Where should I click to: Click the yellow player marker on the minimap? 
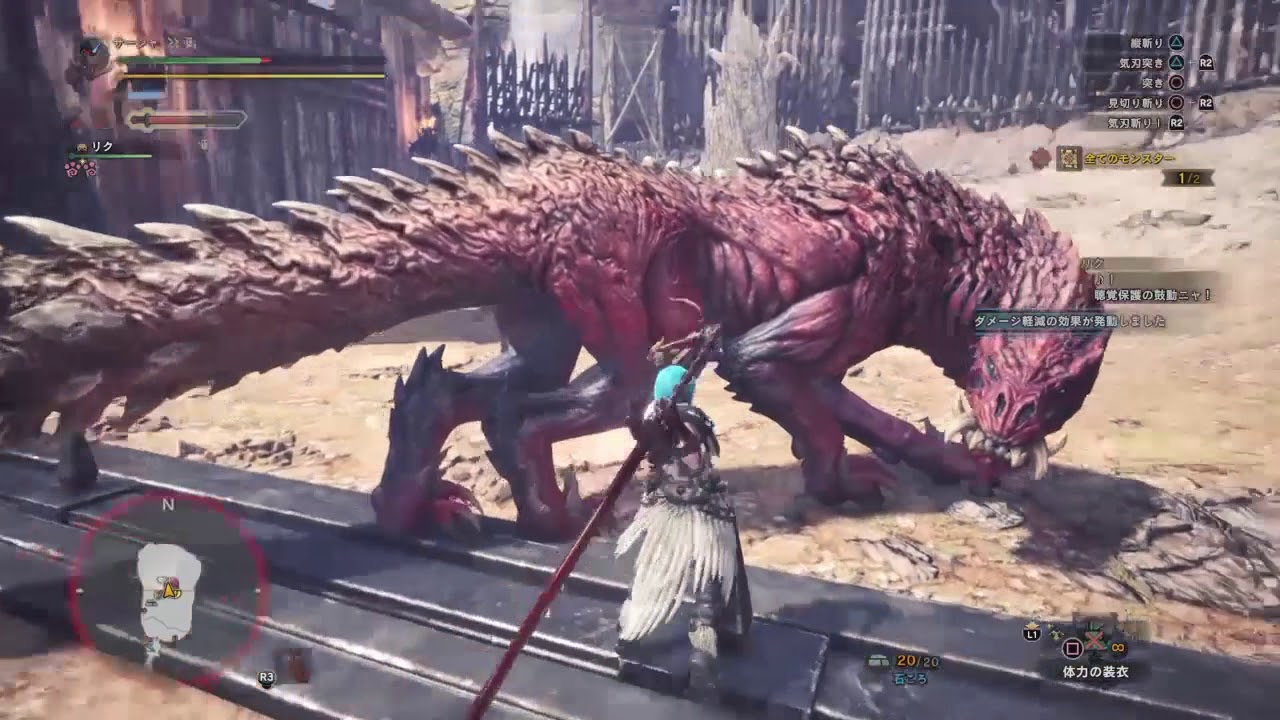click(x=171, y=591)
